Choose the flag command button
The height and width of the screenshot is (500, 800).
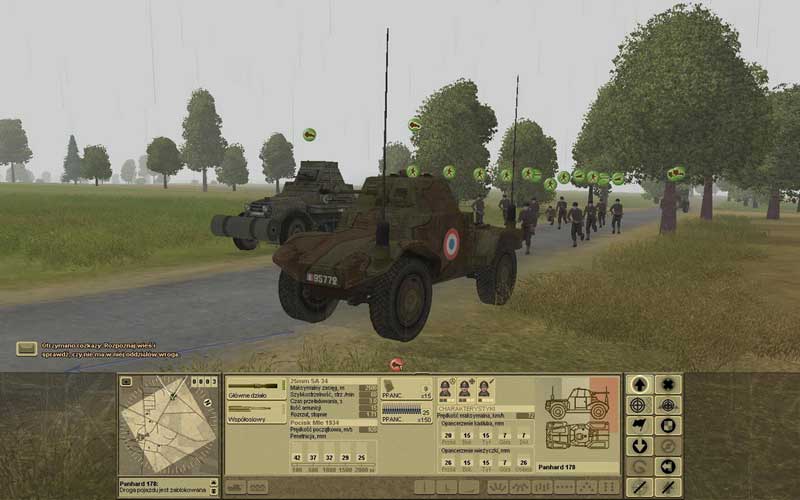(638, 425)
